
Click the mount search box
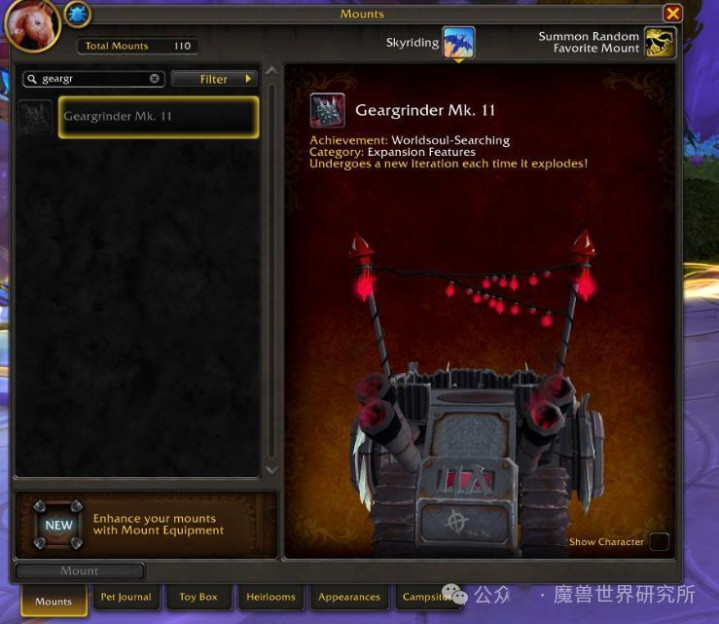[x=92, y=78]
